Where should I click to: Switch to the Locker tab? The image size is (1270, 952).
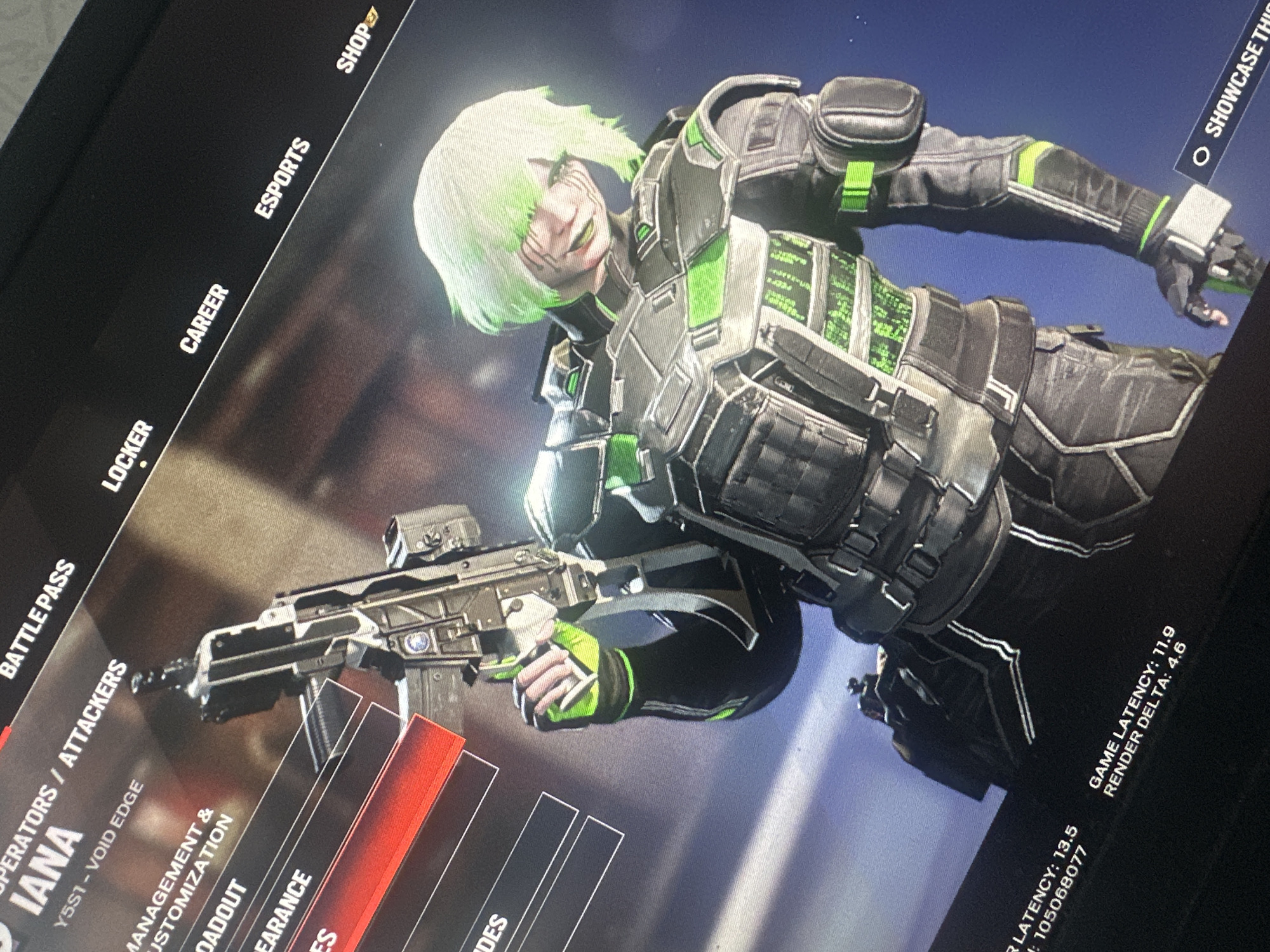click(x=128, y=454)
